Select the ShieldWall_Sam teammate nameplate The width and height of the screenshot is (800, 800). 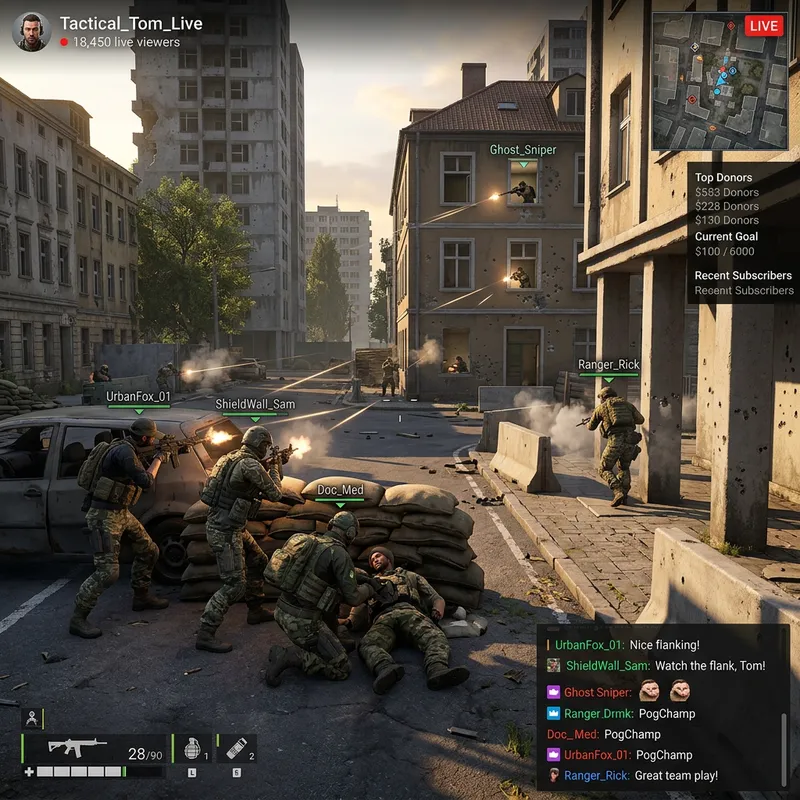click(x=255, y=404)
